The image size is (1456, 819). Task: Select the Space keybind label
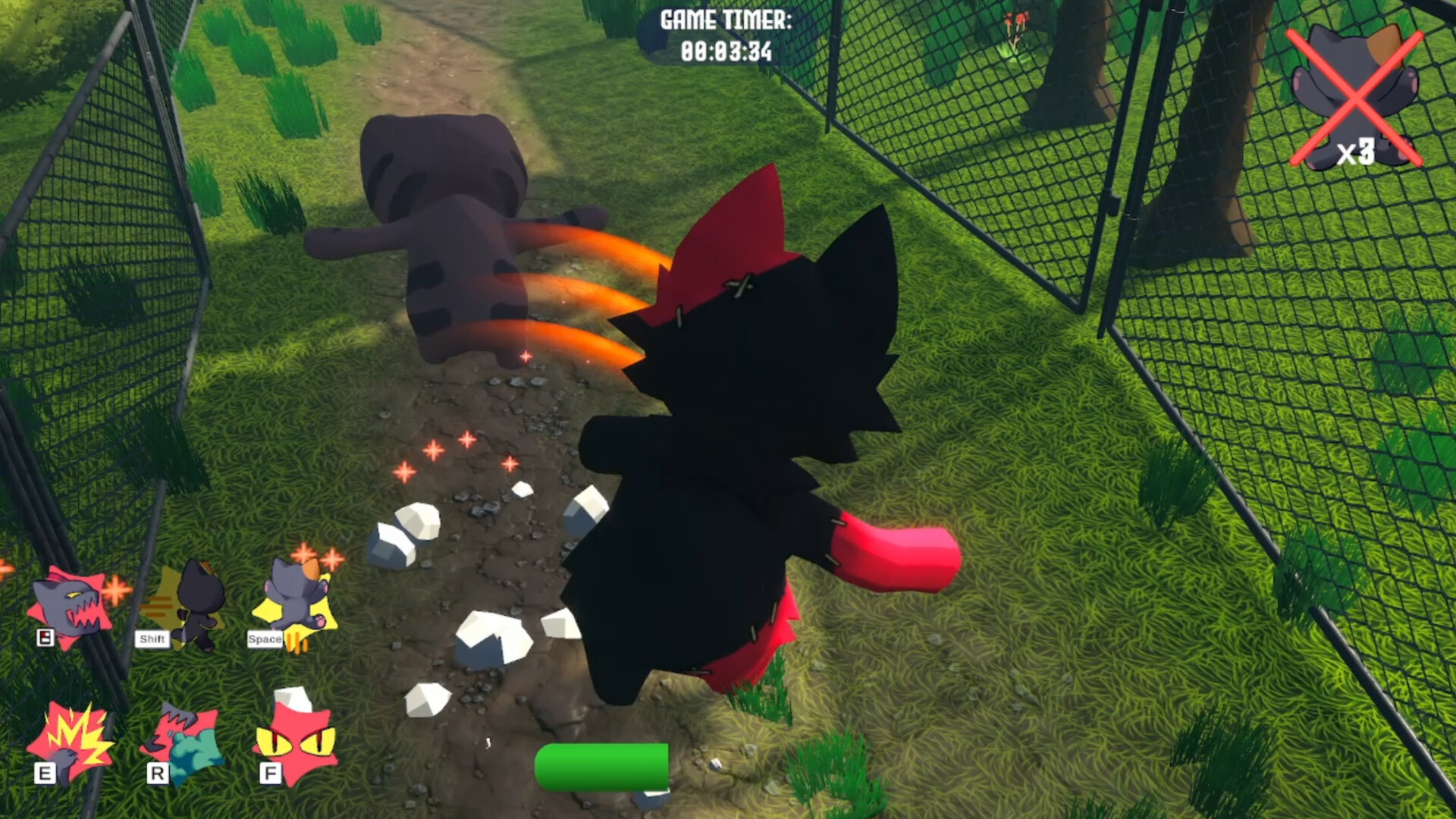coord(264,639)
